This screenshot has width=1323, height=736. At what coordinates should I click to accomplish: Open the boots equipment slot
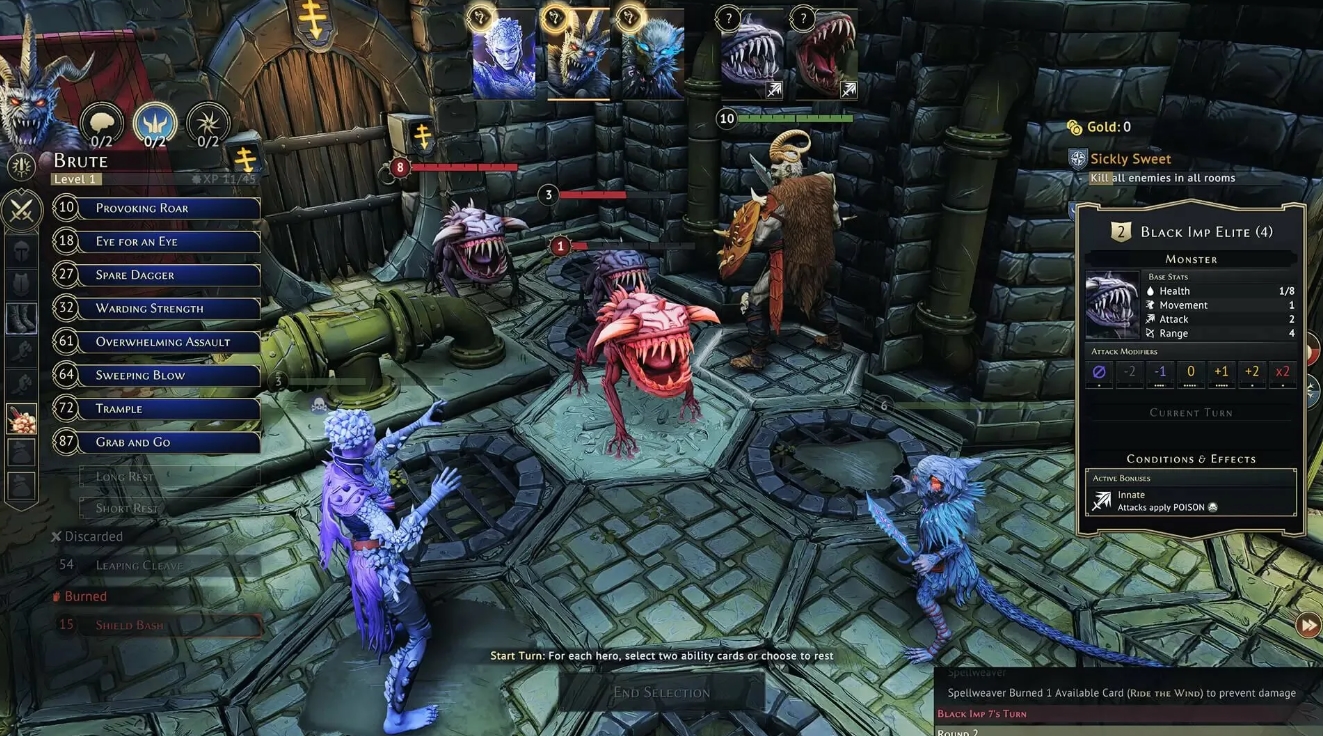click(x=22, y=318)
